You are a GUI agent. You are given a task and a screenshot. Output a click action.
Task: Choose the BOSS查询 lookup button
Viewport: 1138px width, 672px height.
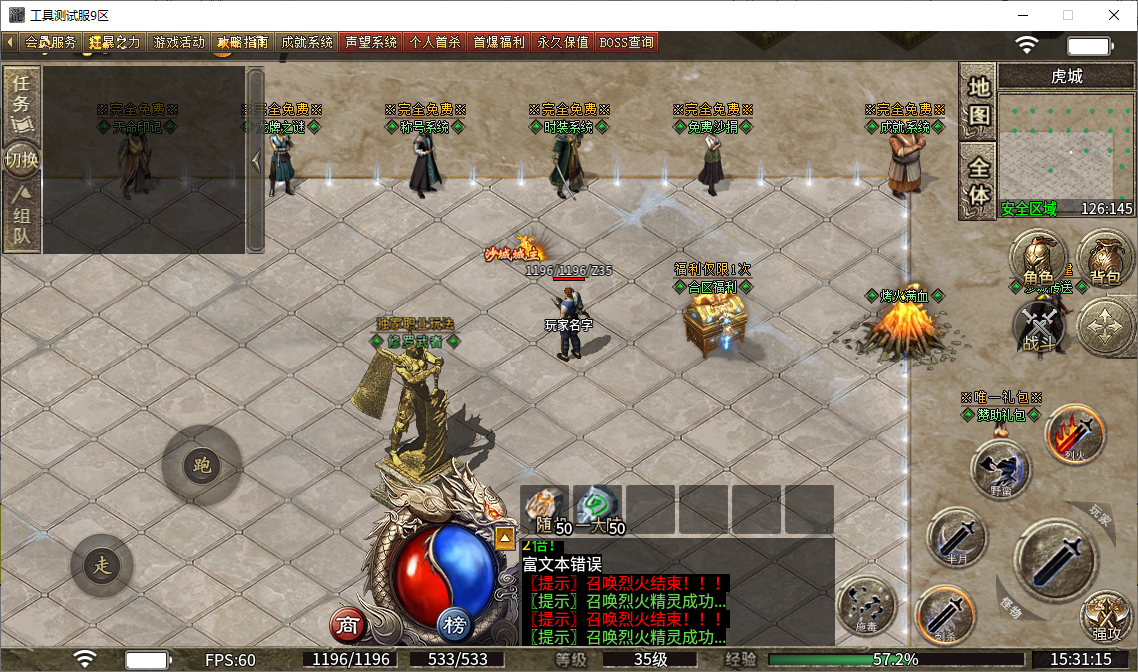point(627,42)
